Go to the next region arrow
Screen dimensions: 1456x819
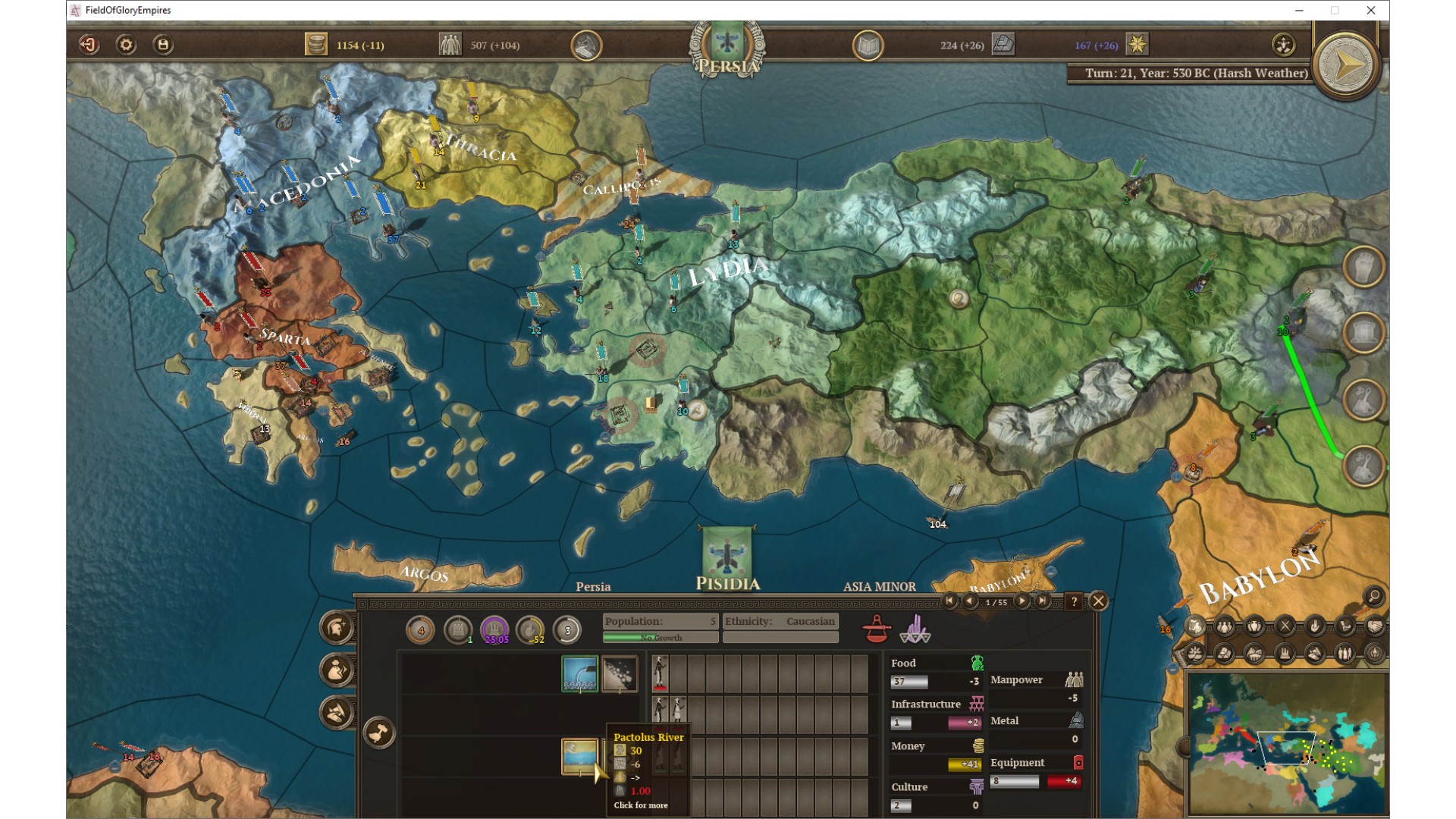click(x=1022, y=601)
